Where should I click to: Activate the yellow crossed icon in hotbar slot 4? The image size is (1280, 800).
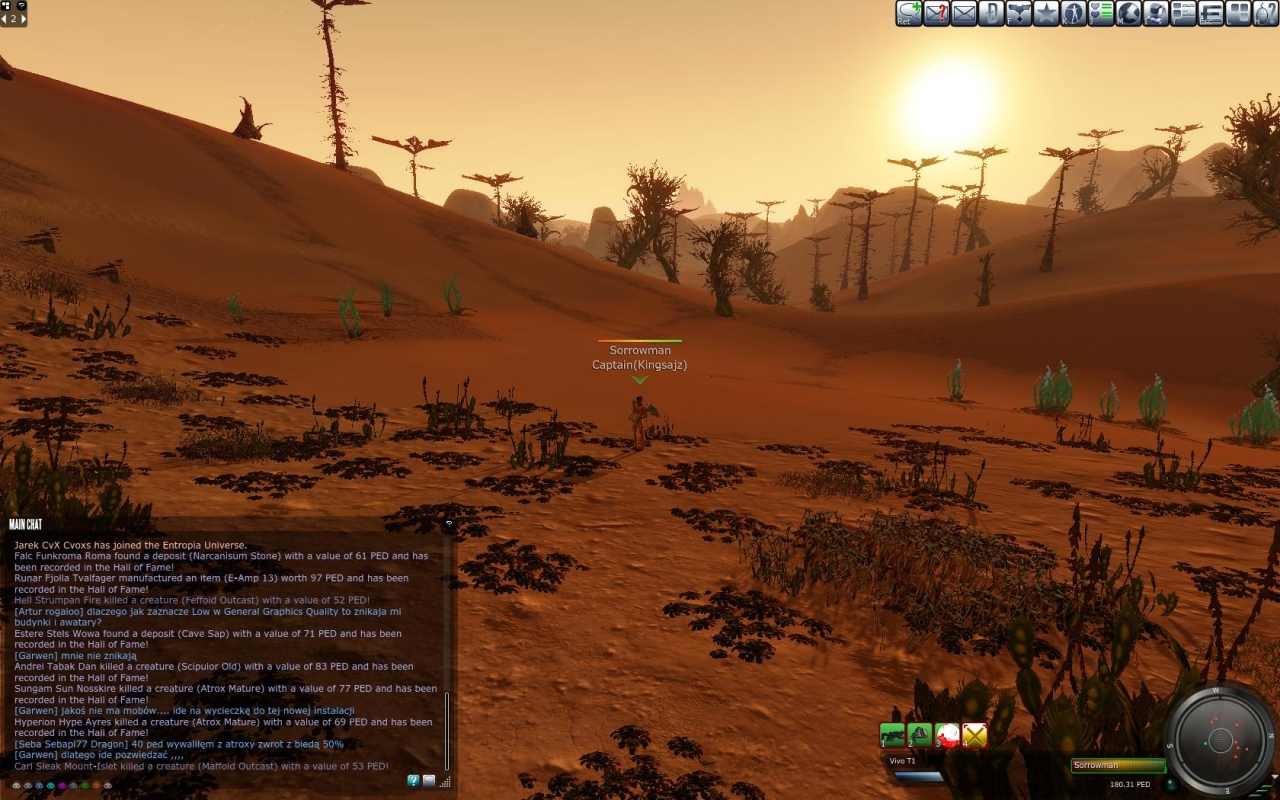(x=975, y=736)
